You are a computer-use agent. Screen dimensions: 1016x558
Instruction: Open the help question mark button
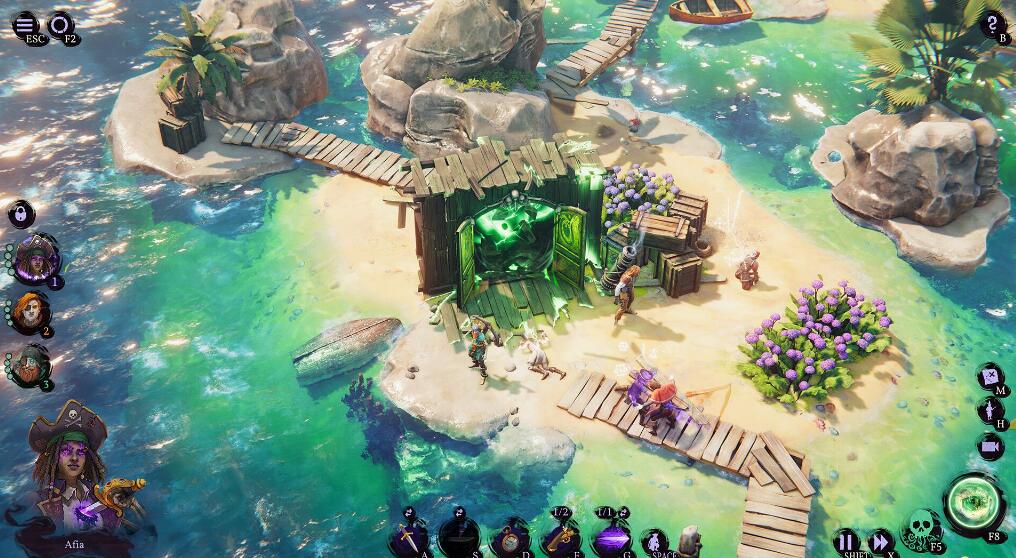pos(993,24)
